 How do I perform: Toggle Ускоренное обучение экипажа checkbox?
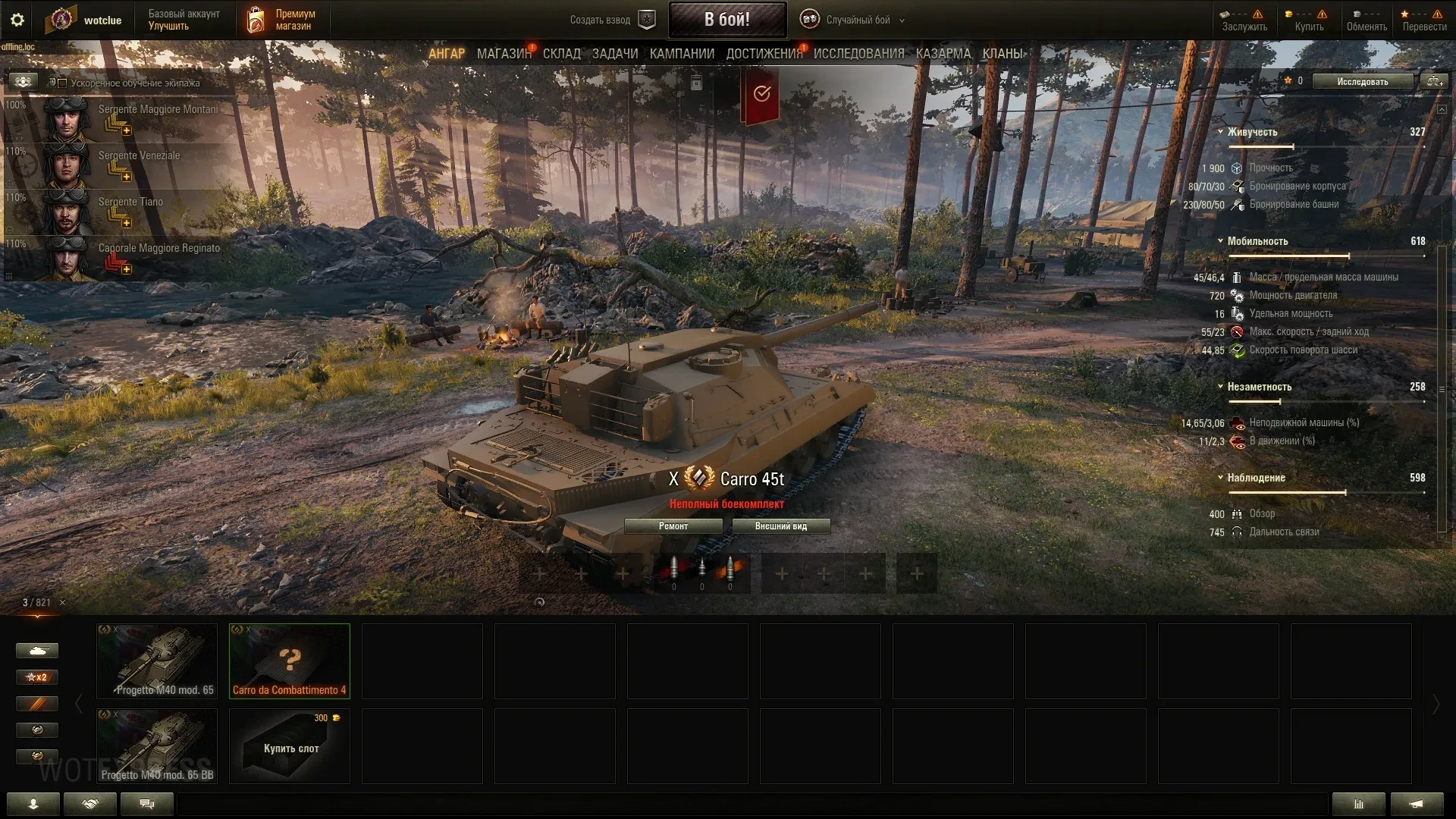pos(63,83)
